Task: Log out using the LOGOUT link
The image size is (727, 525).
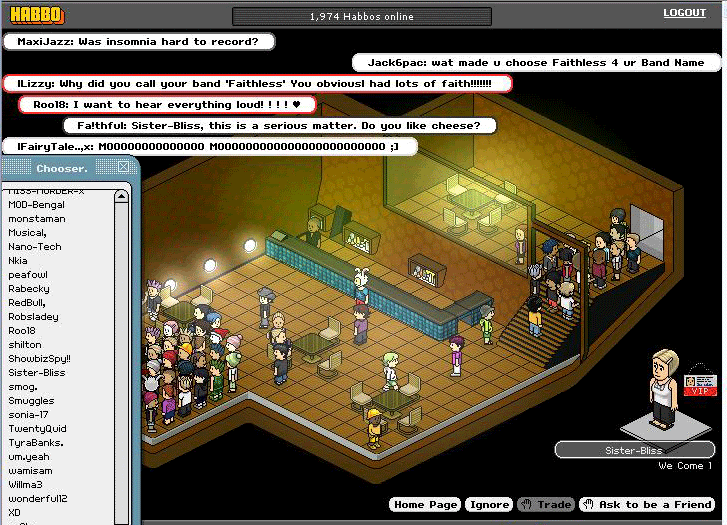Action: click(x=684, y=13)
